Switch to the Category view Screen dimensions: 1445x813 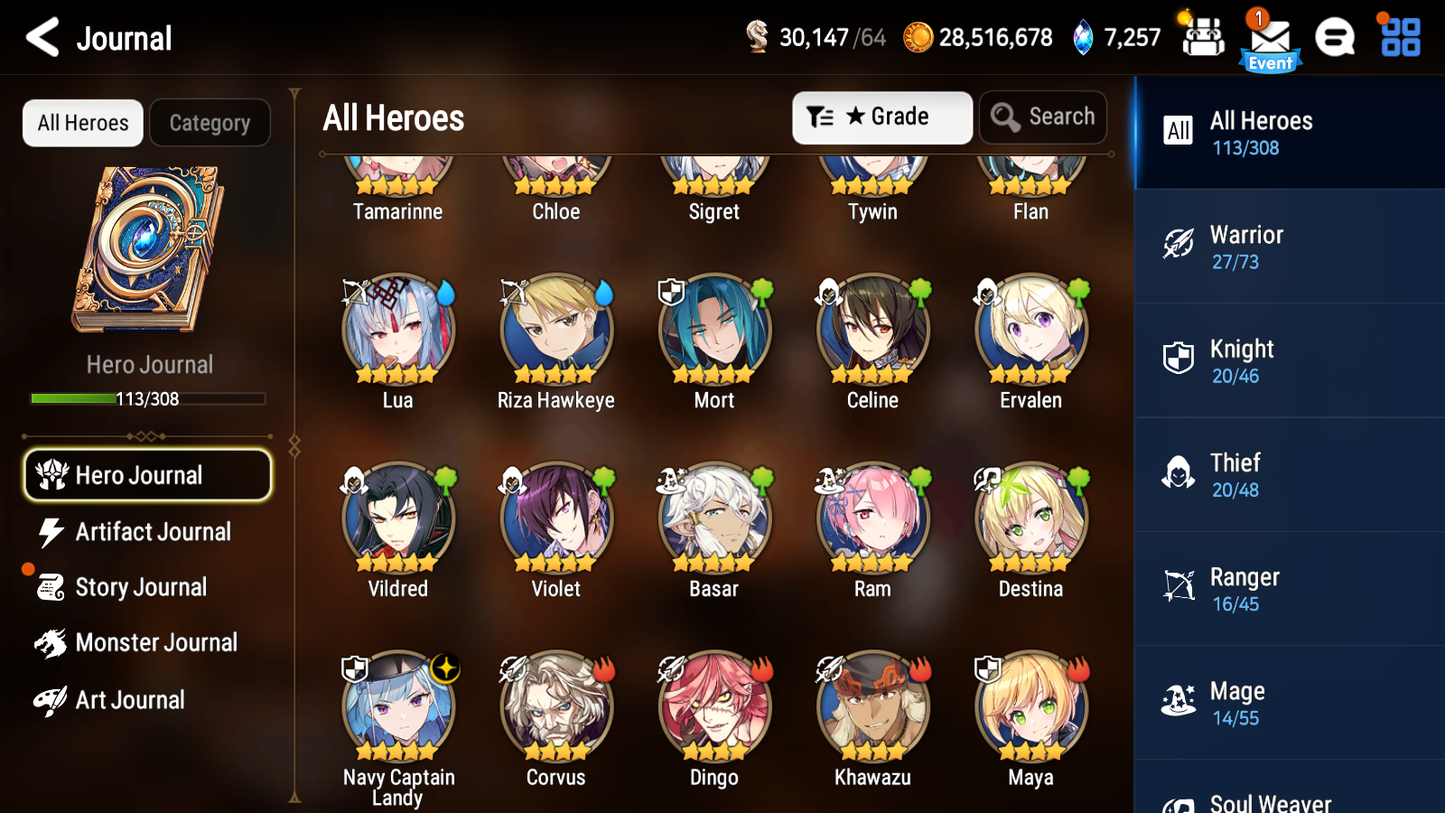click(210, 122)
